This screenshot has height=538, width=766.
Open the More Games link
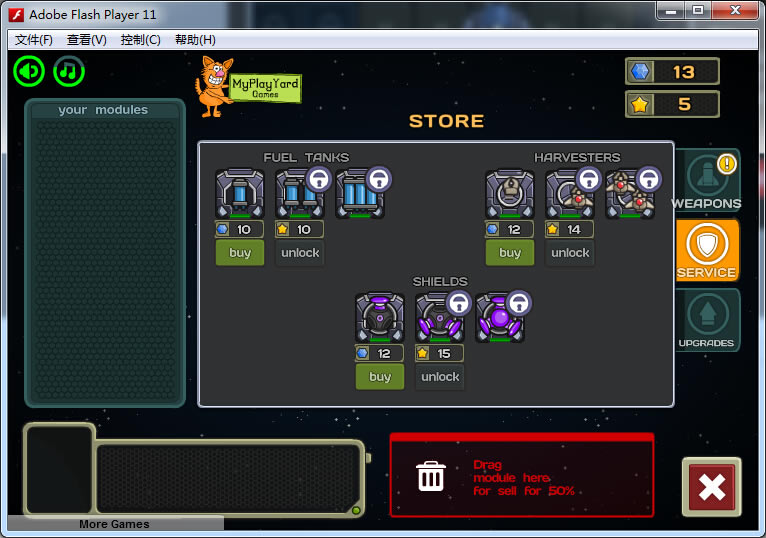115,524
